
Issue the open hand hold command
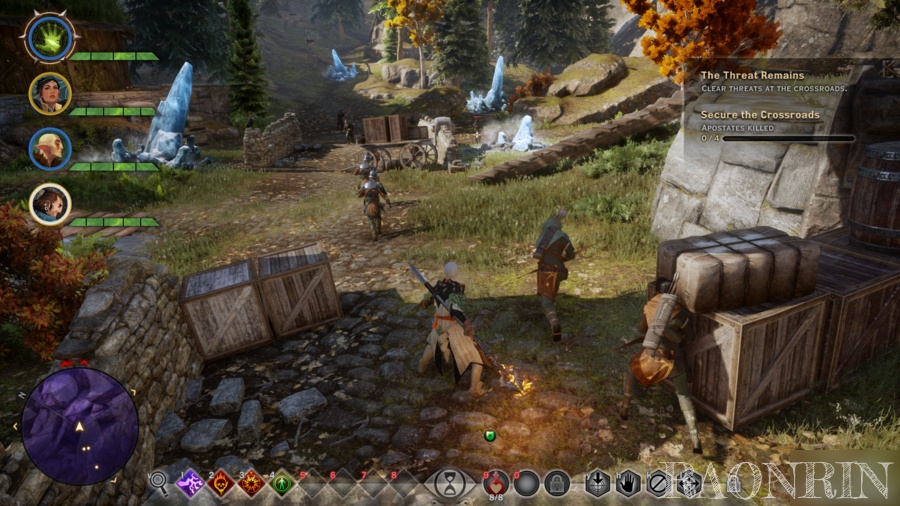tap(627, 484)
